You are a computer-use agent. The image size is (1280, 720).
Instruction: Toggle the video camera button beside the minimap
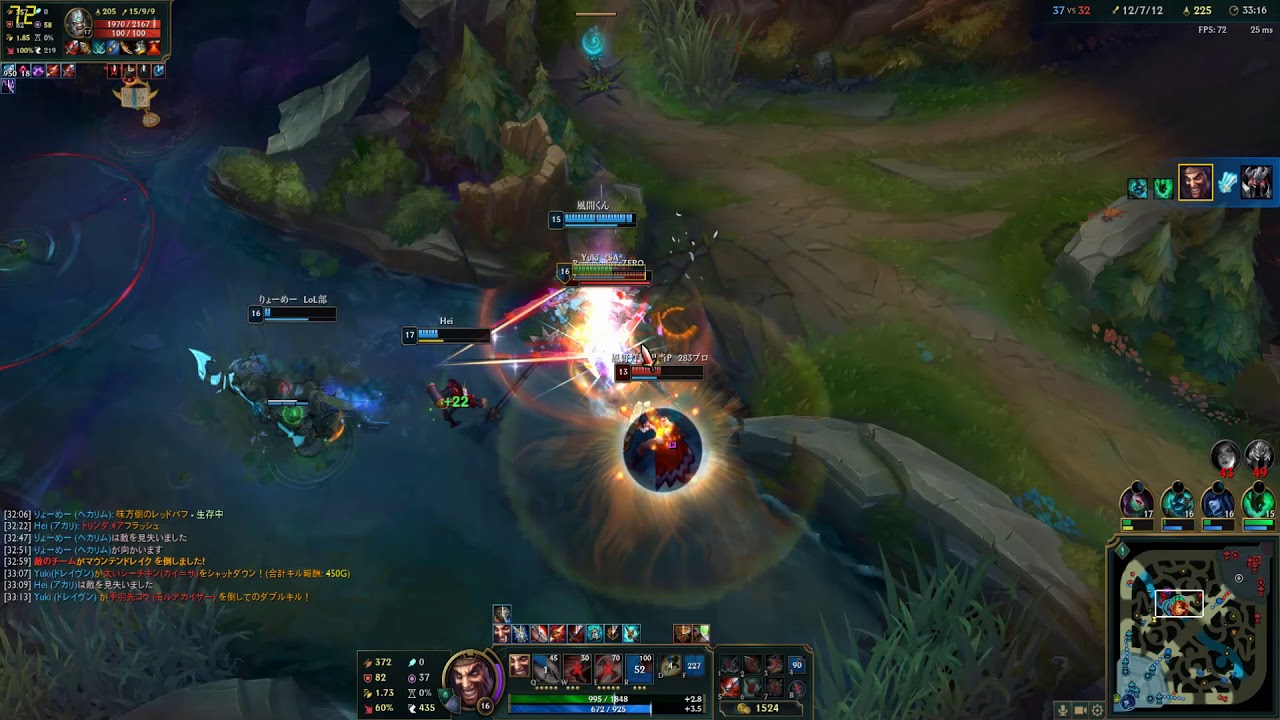1080,710
